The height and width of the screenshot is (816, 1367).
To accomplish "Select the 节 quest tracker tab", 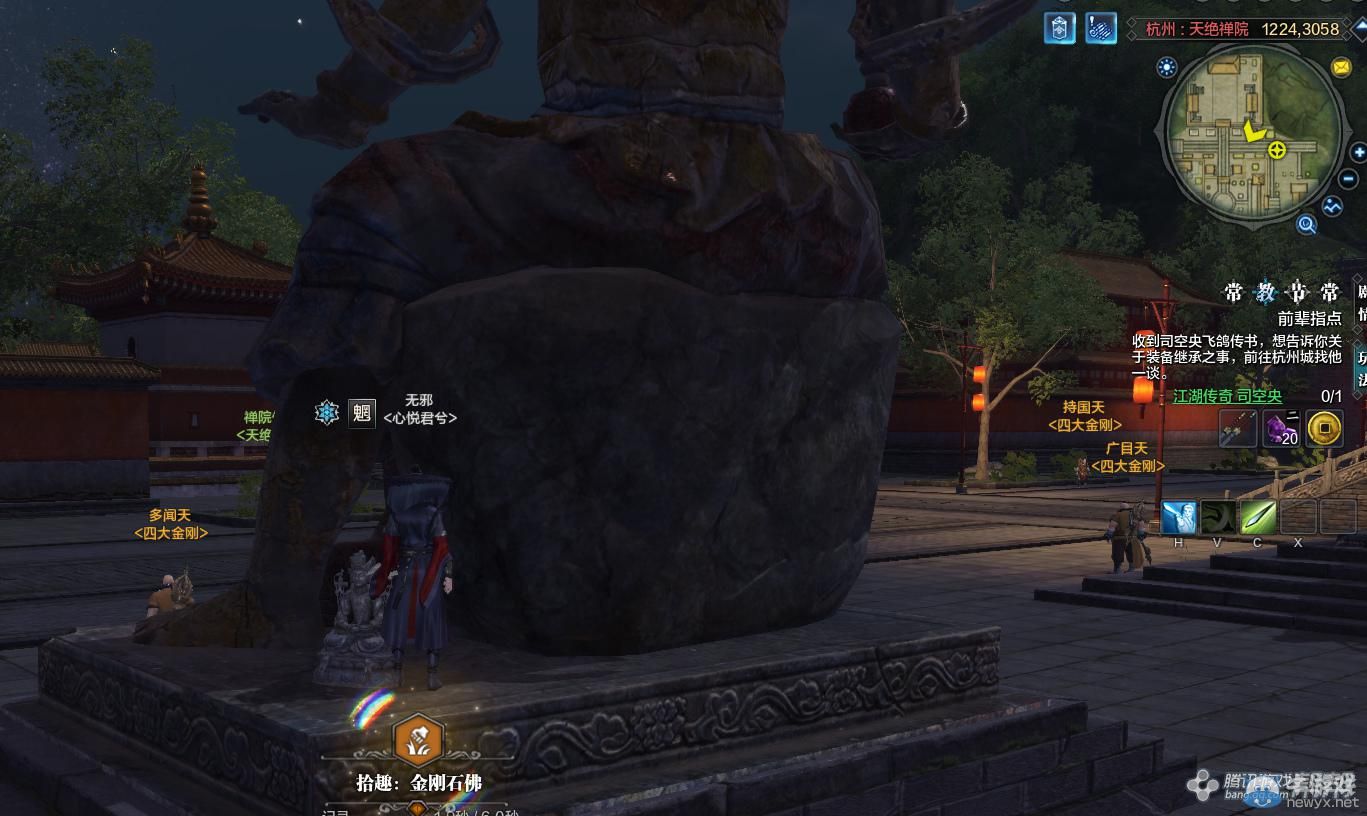I will coord(1297,293).
